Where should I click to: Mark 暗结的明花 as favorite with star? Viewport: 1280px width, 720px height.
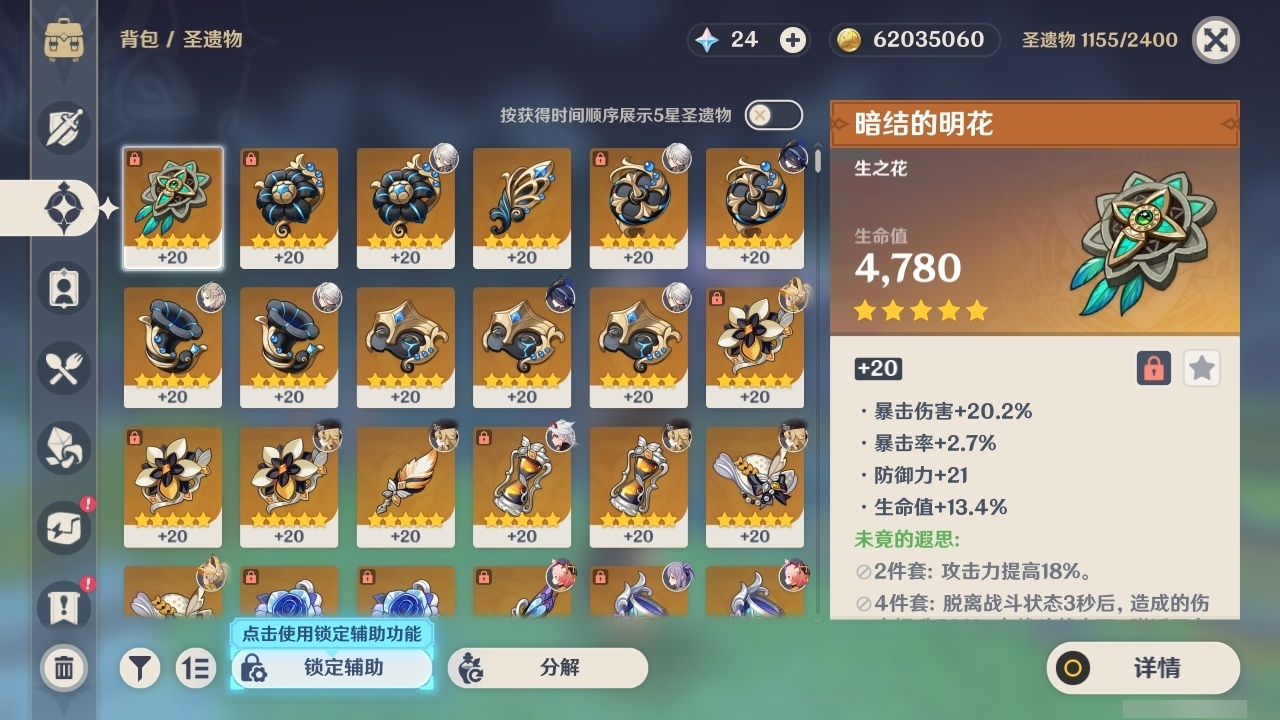(x=1202, y=368)
